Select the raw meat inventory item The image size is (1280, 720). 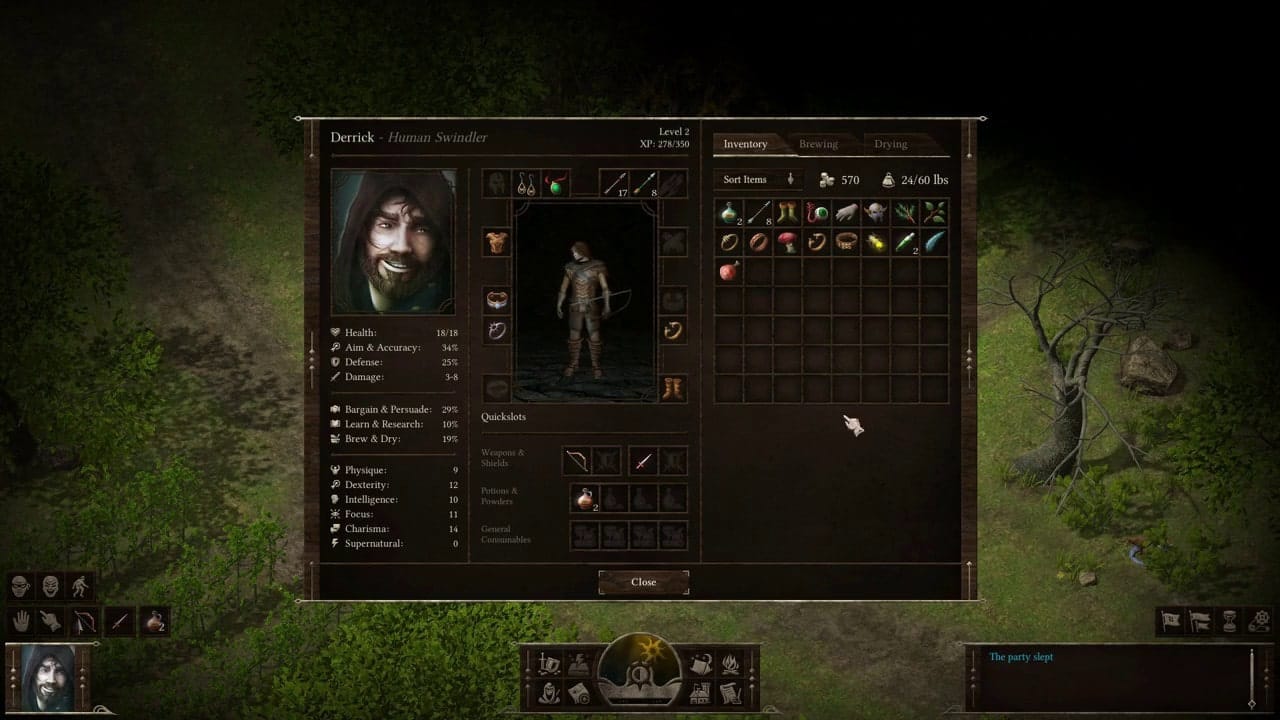[729, 270]
